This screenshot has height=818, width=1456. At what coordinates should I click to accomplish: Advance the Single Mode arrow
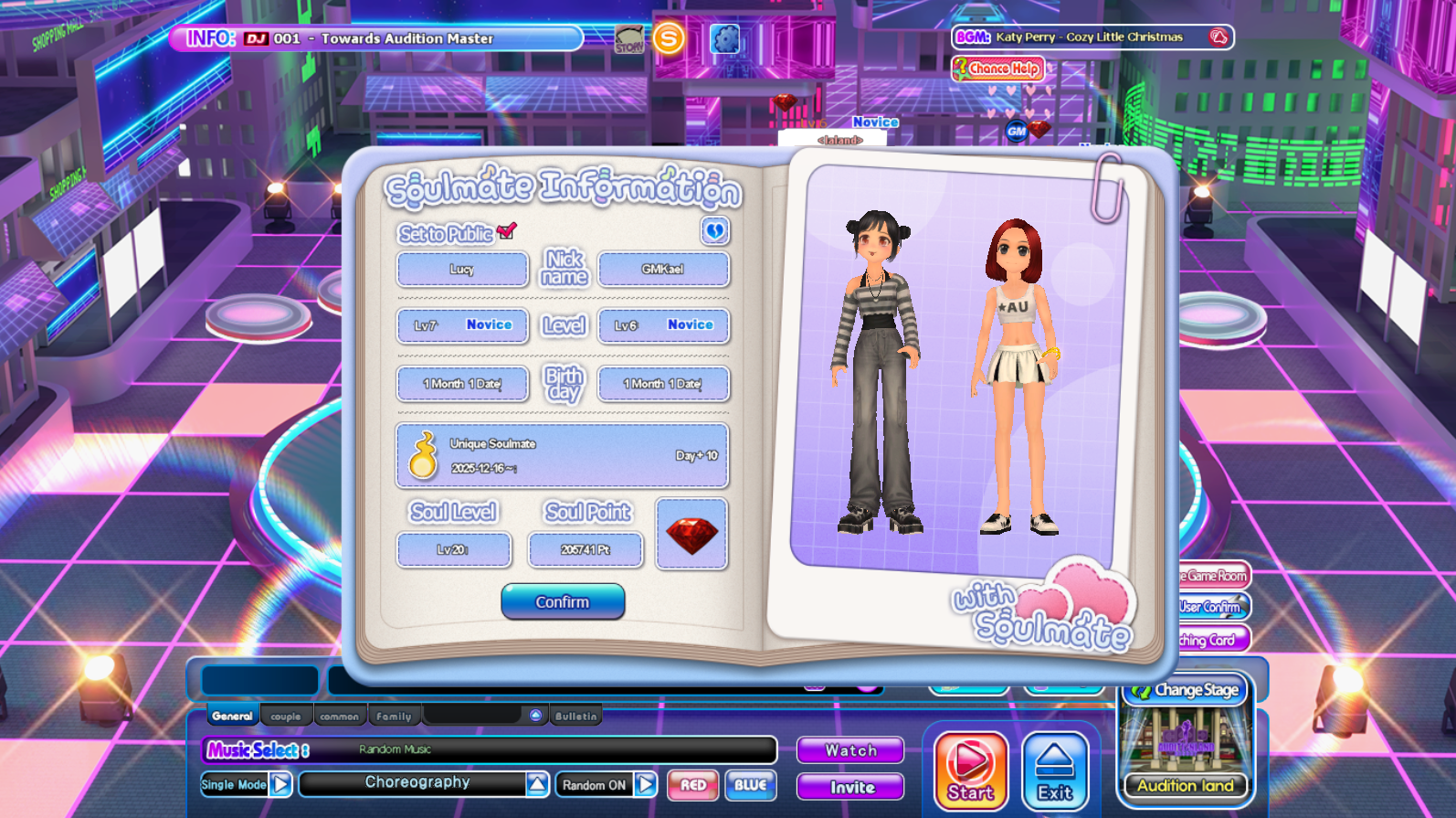click(281, 784)
